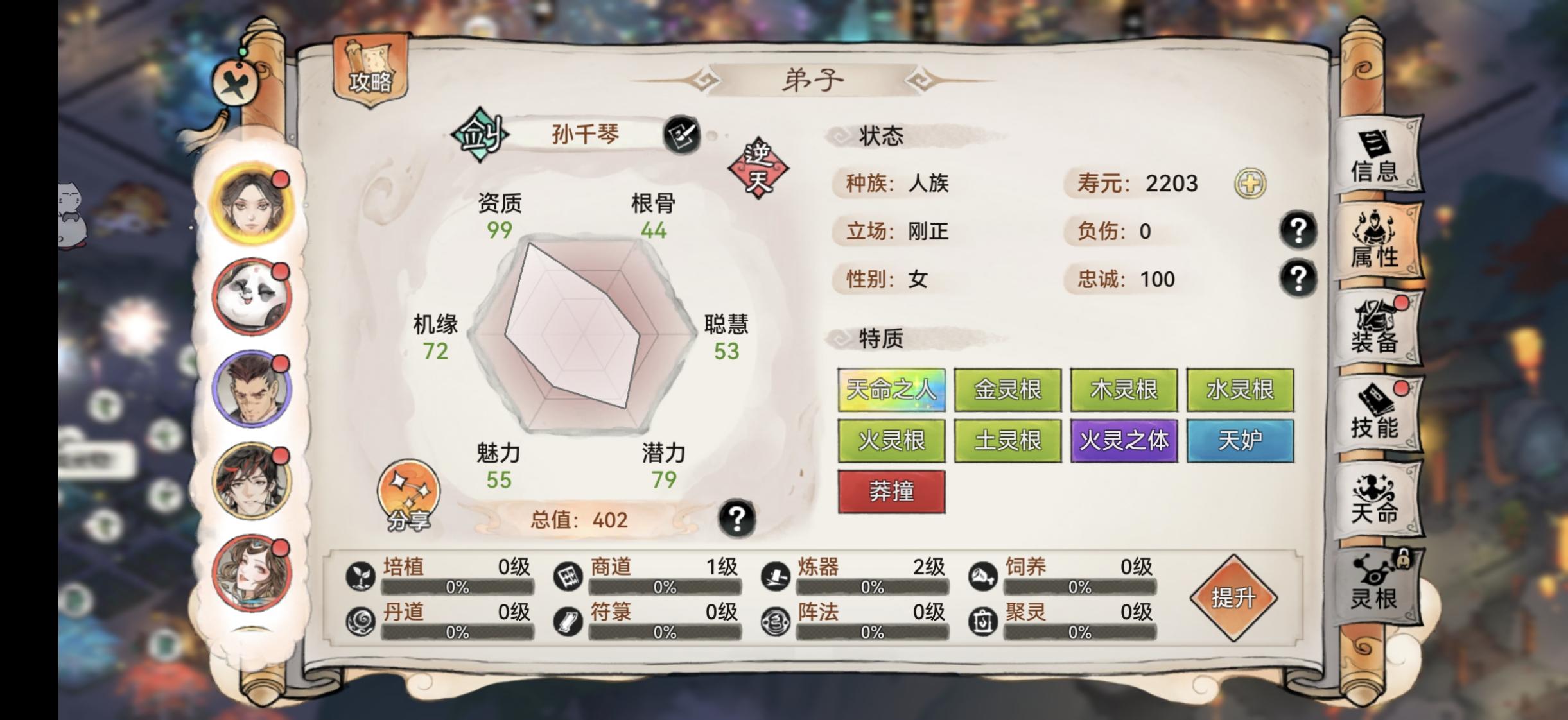This screenshot has width=1568, height=720.
Task: Select the 天命之人 trait button
Action: coord(893,390)
